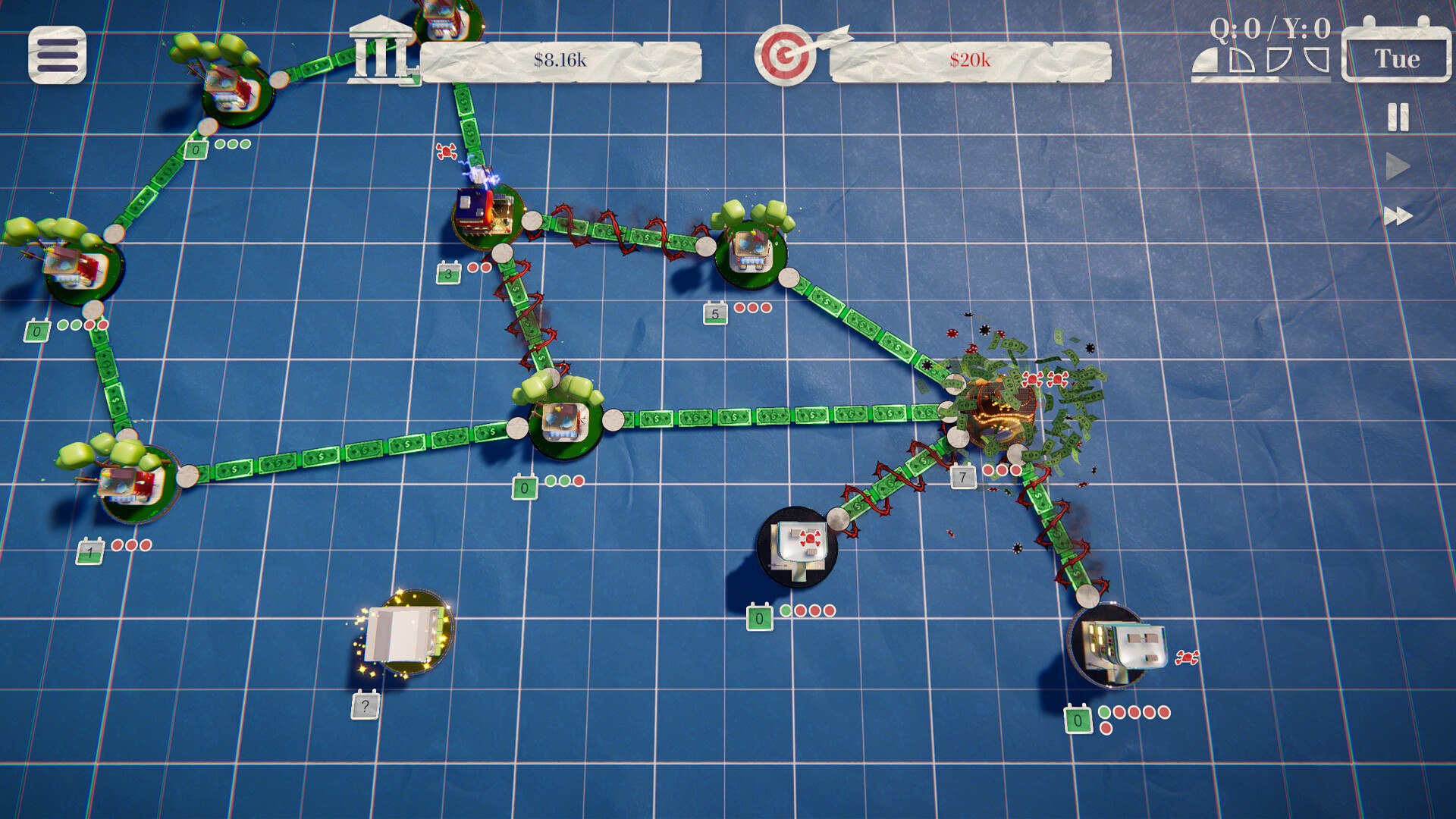Click the ? badge under the building in construction
The height and width of the screenshot is (819, 1456).
click(366, 705)
